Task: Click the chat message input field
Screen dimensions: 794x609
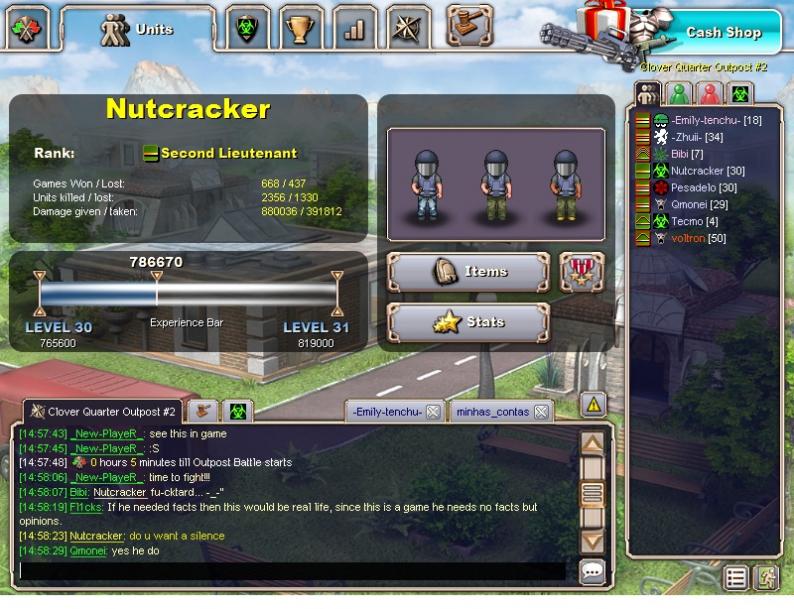Action: coord(290,571)
